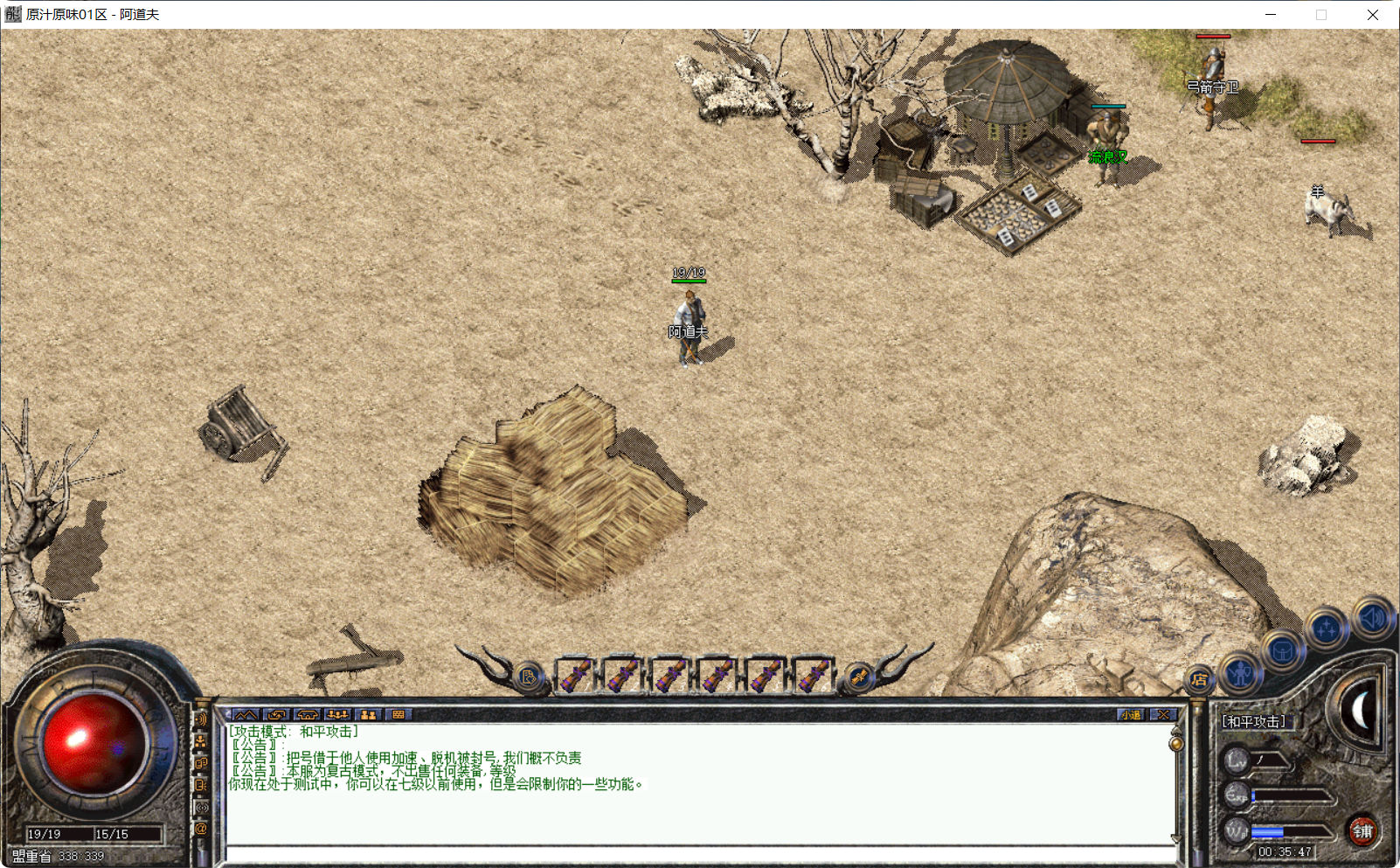The height and width of the screenshot is (868, 1400).
Task: Minimize the game window
Action: pos(1271,15)
